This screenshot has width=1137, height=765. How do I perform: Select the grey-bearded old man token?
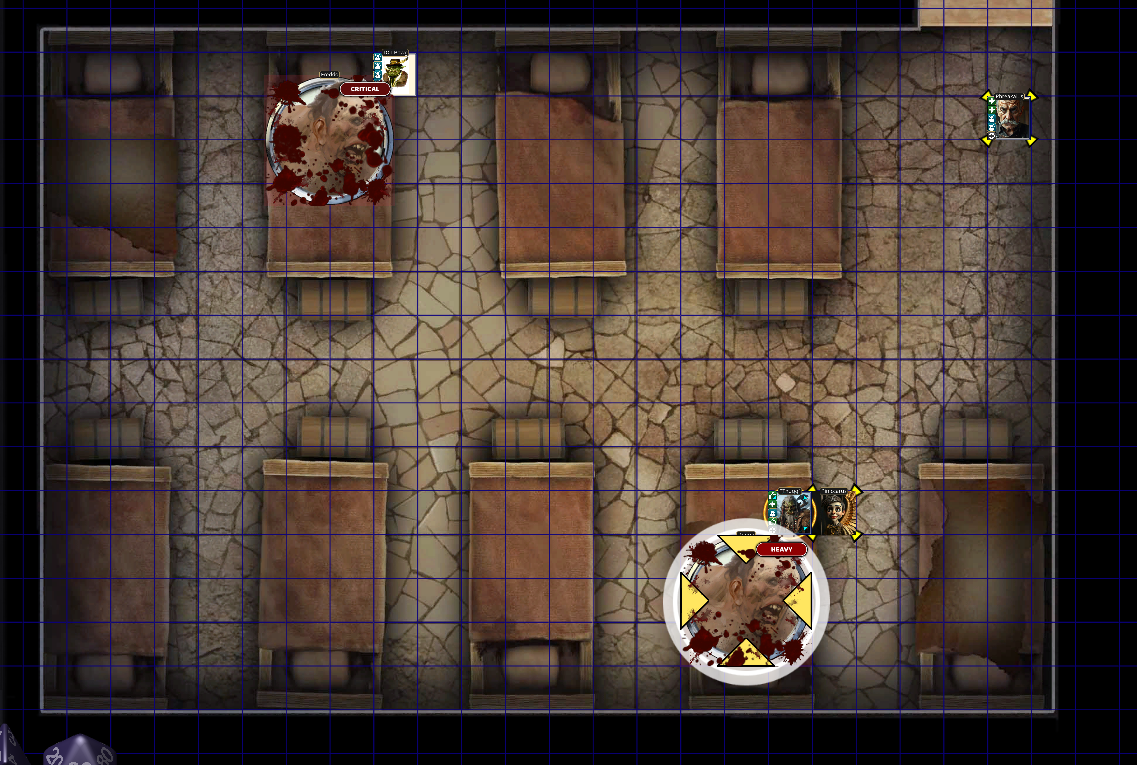coord(1009,118)
